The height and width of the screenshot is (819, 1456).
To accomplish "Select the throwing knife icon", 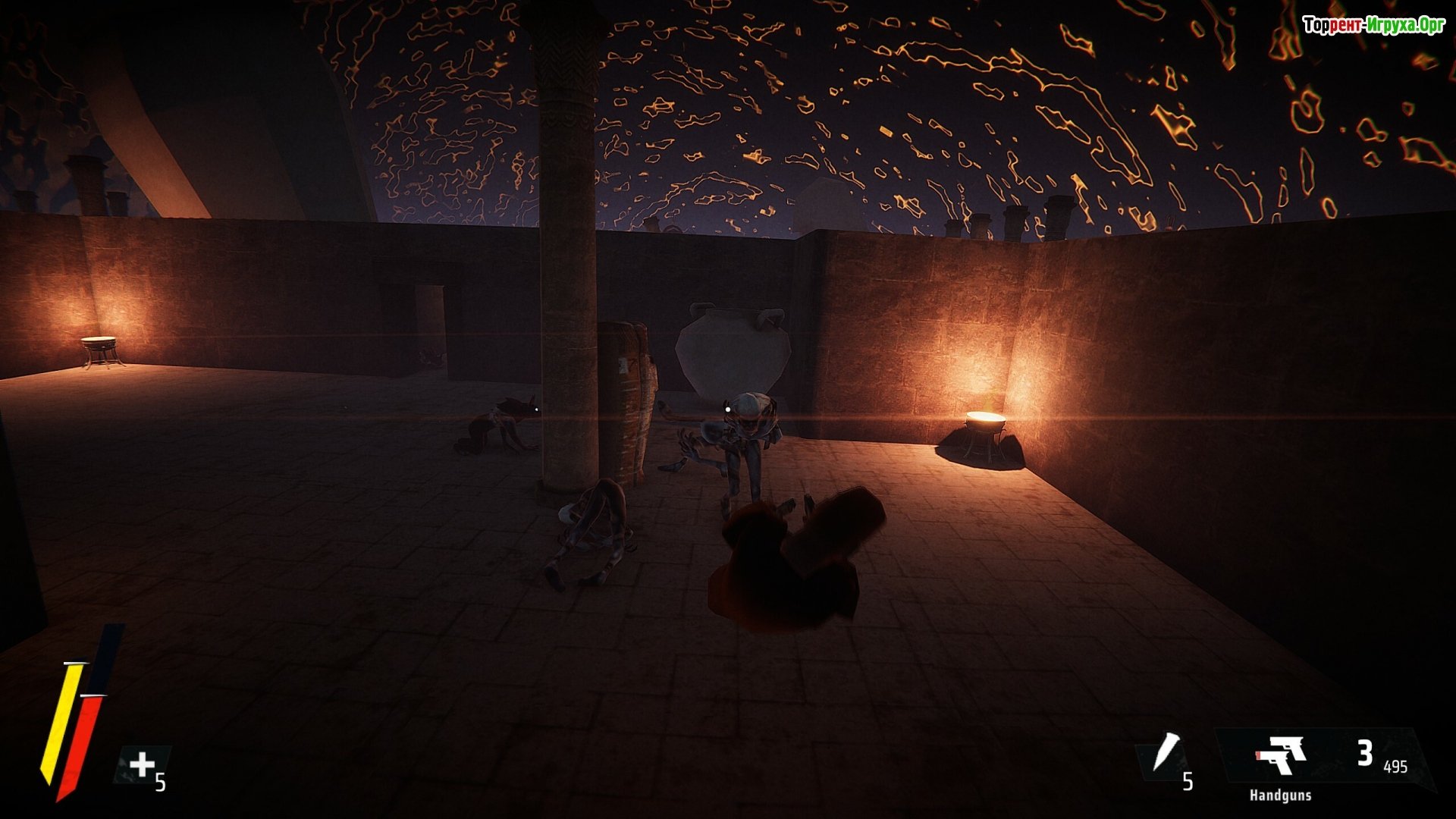I will tap(1166, 752).
